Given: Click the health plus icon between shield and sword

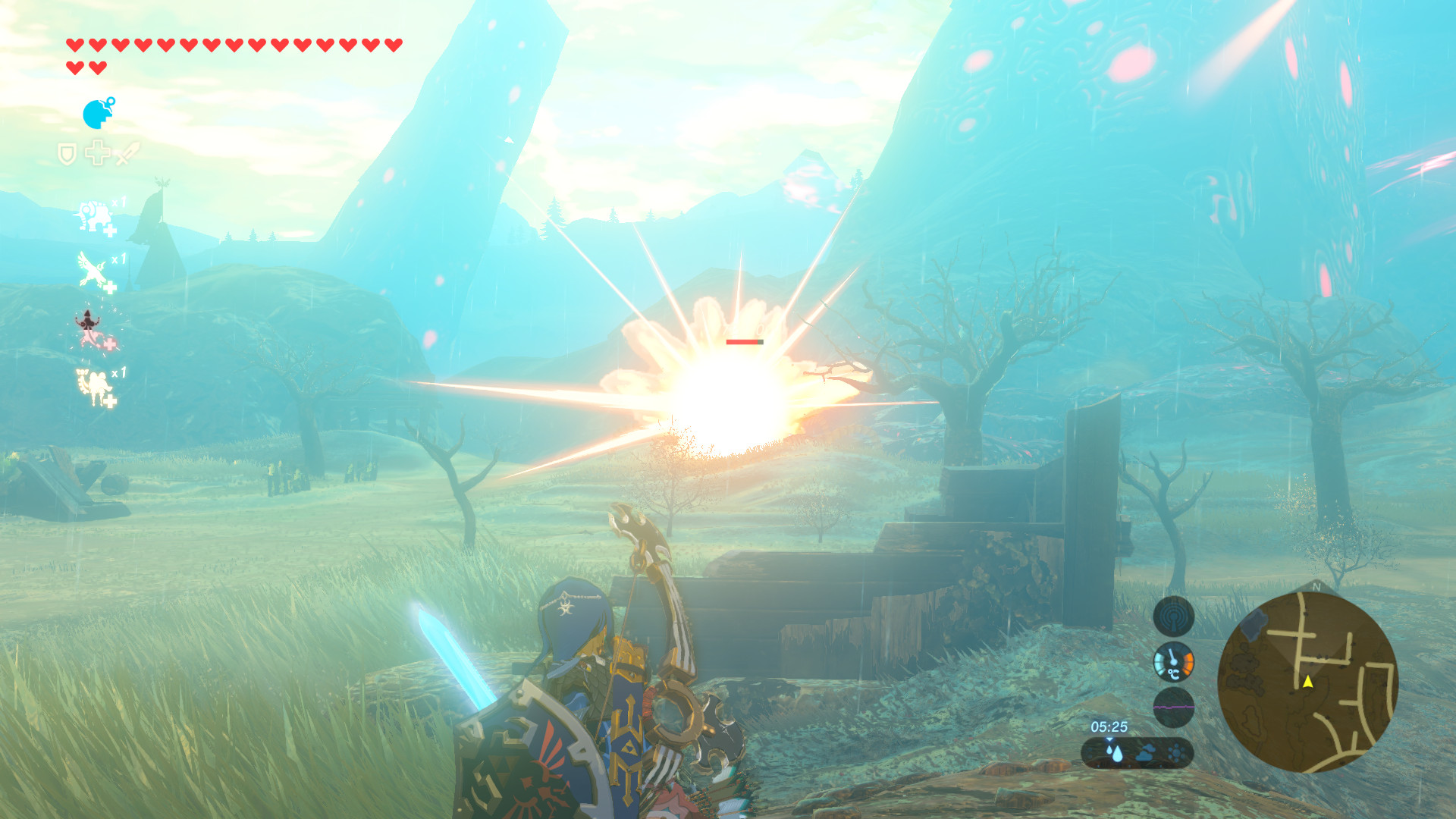Looking at the screenshot, I should 98,151.
